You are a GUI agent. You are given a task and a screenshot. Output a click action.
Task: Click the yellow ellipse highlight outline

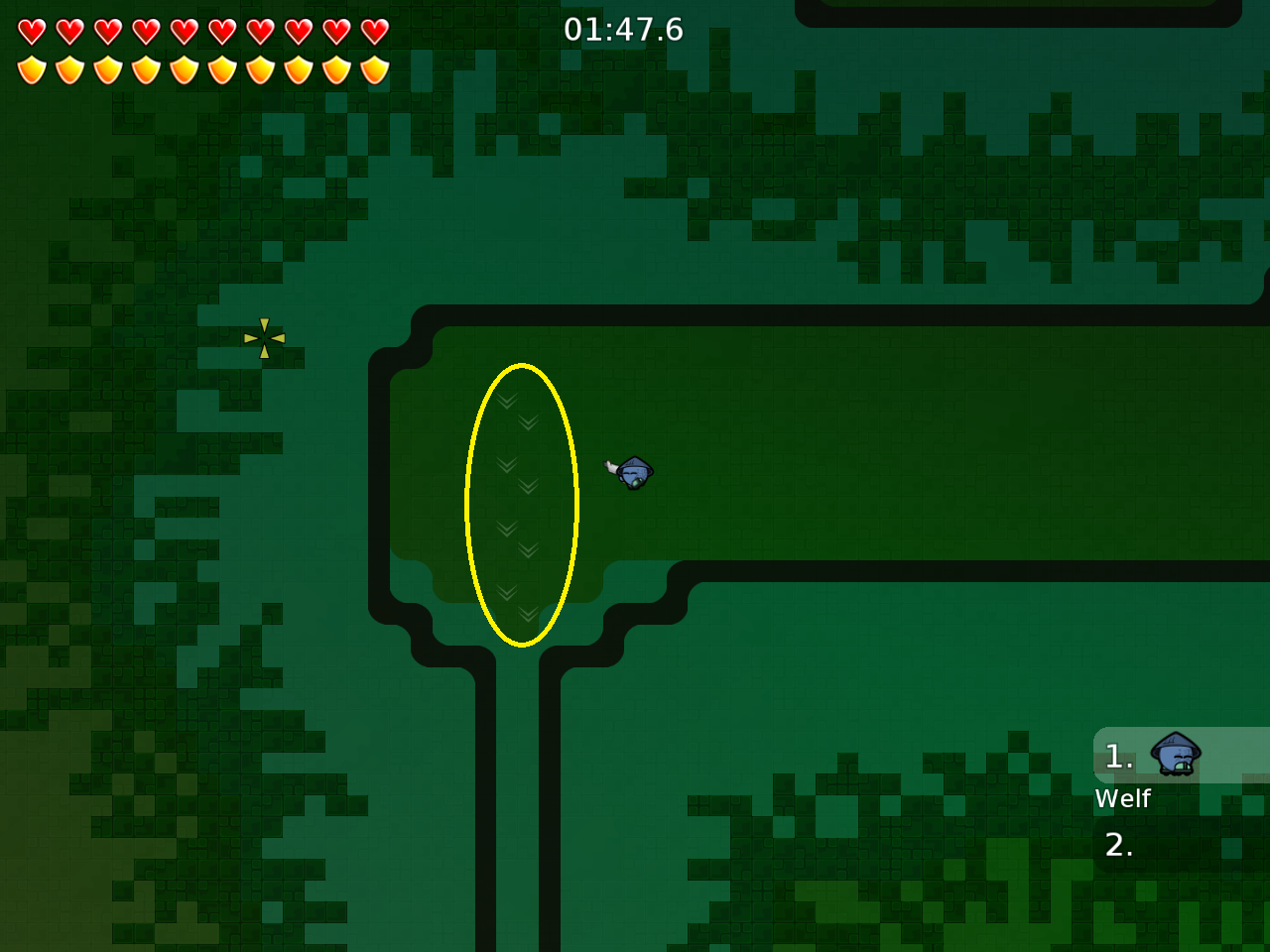(x=468, y=503)
